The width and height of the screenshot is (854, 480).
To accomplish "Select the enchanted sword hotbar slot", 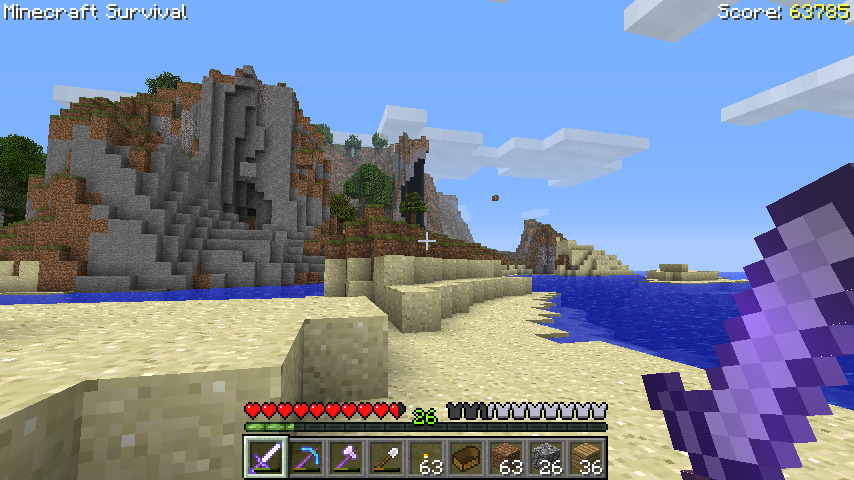I will pyautogui.click(x=266, y=458).
